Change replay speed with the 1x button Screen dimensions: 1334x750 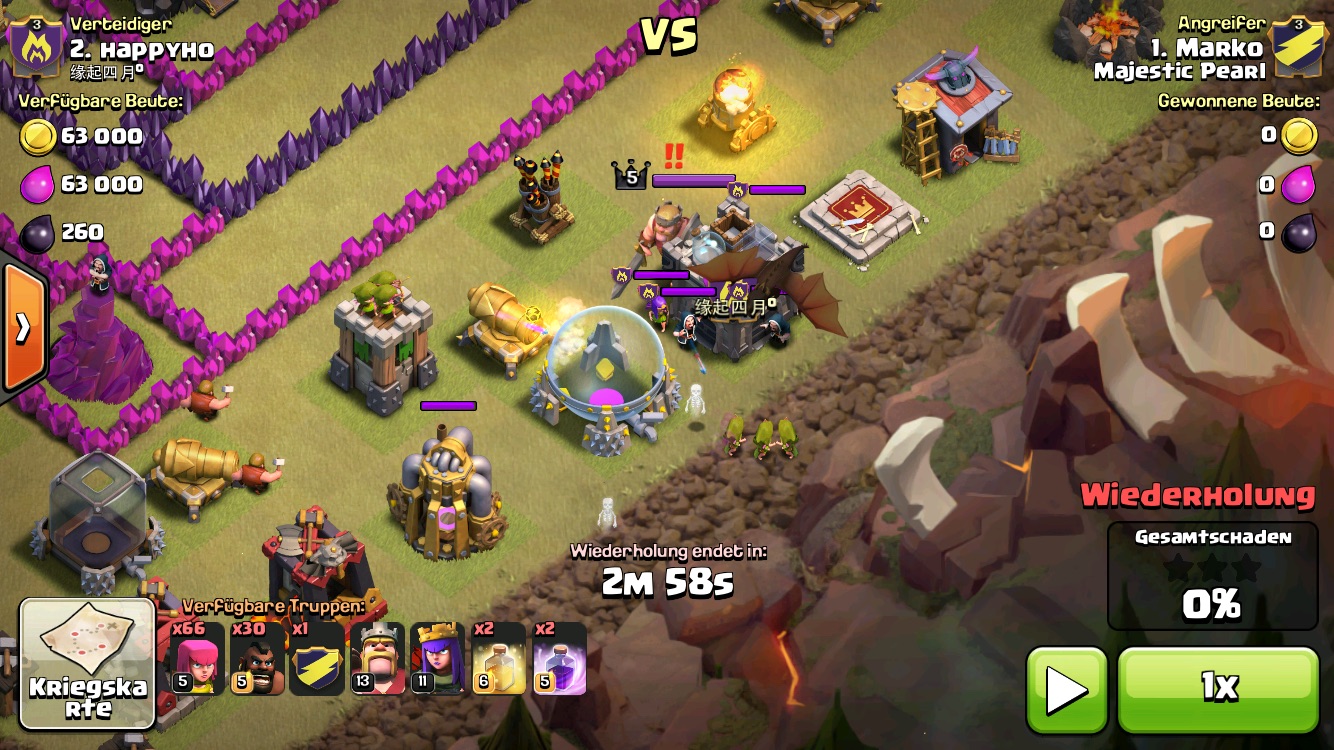coord(1218,690)
